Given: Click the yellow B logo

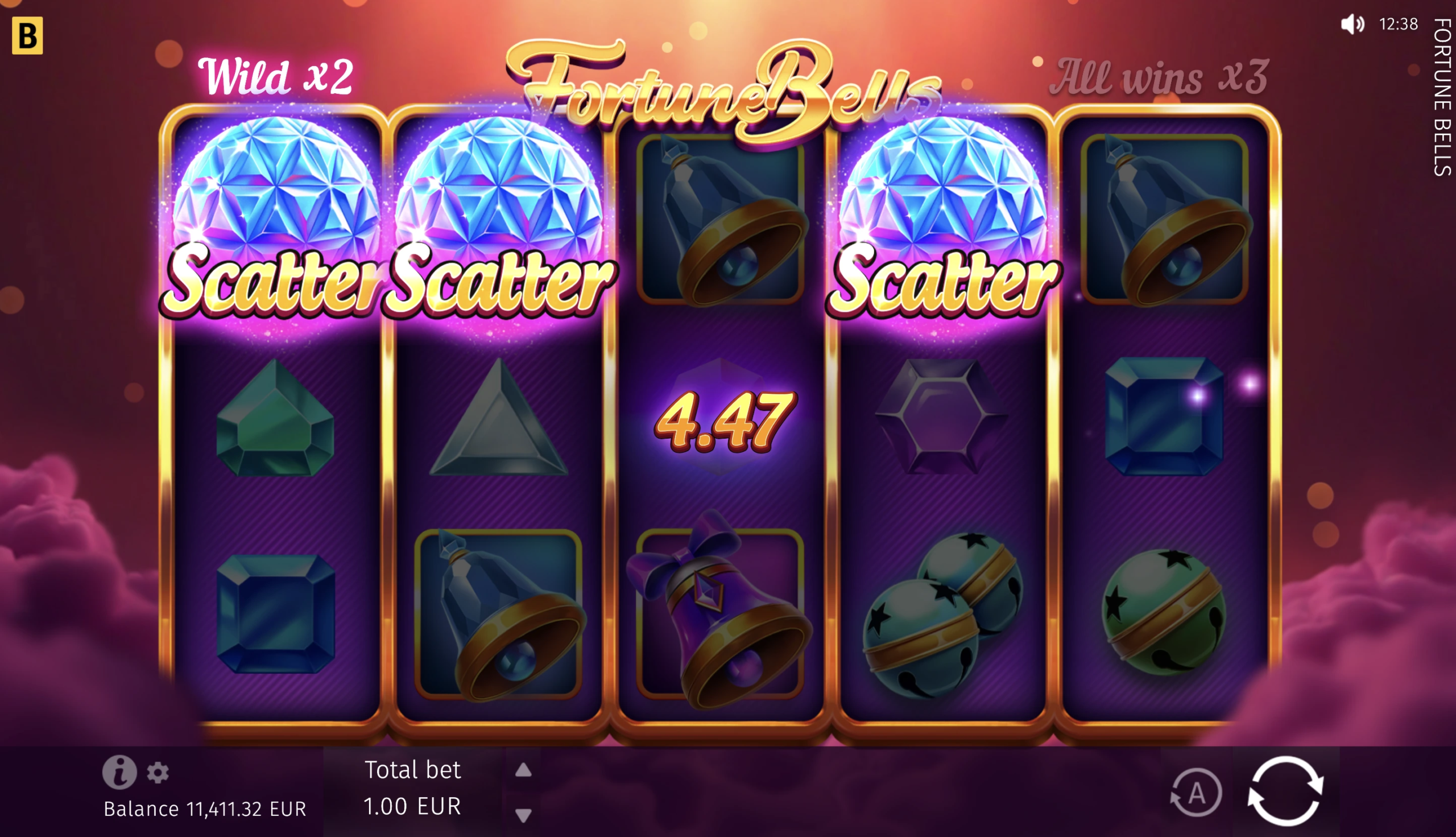Looking at the screenshot, I should point(27,36).
